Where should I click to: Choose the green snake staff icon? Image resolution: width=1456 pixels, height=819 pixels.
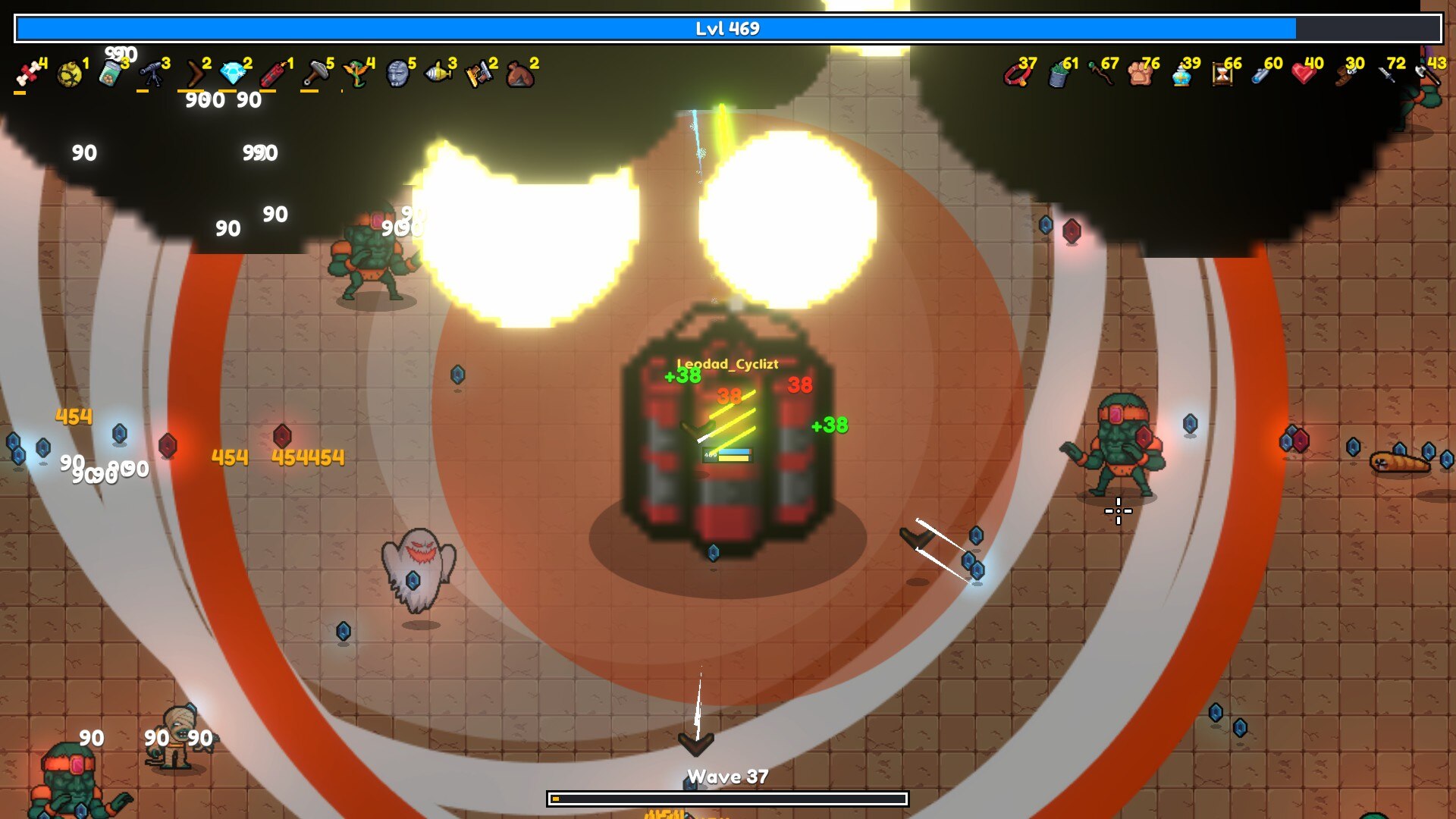356,74
